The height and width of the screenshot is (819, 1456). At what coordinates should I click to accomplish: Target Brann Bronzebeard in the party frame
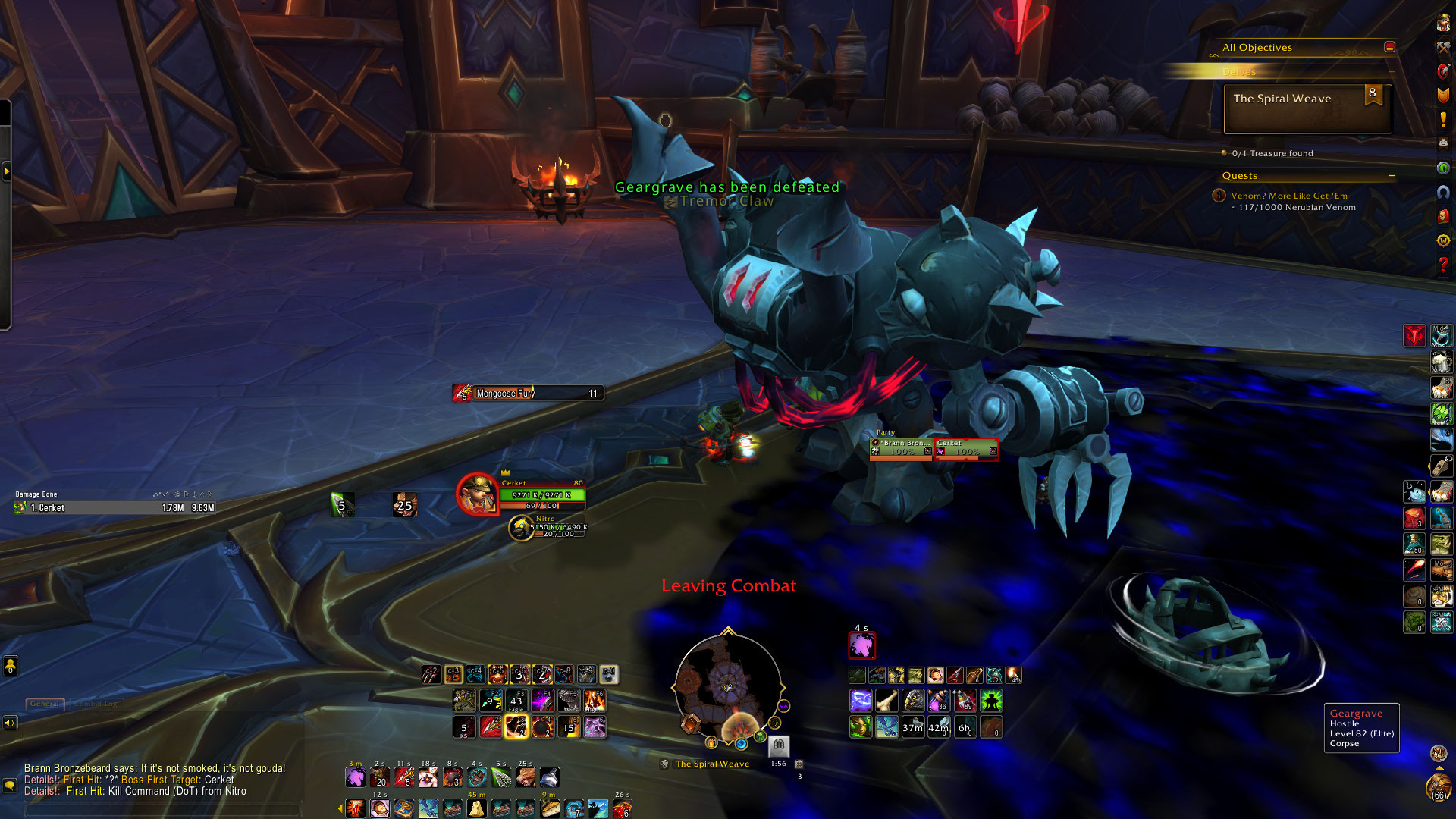point(902,447)
